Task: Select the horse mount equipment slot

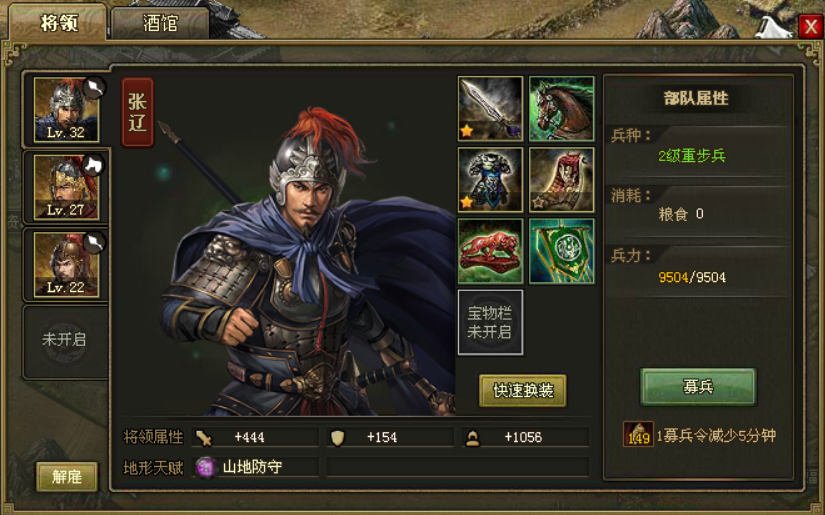Action: coord(561,108)
